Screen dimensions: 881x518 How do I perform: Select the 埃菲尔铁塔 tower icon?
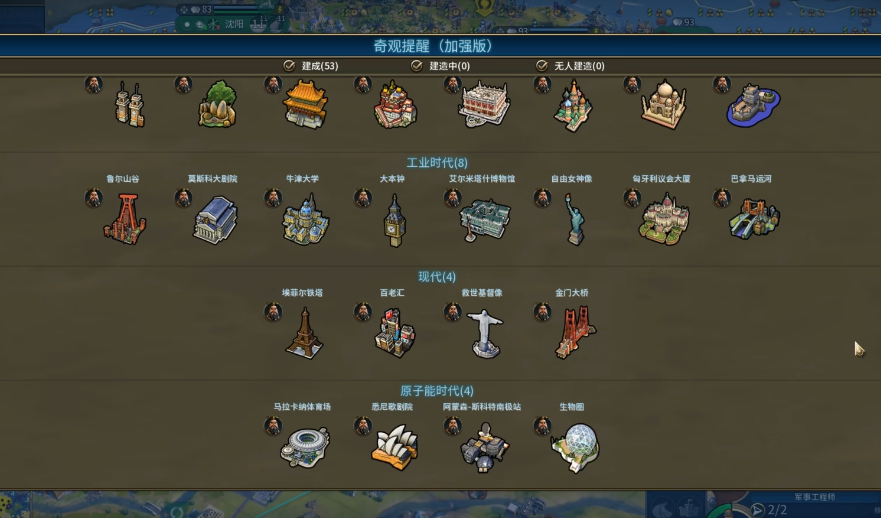click(303, 333)
